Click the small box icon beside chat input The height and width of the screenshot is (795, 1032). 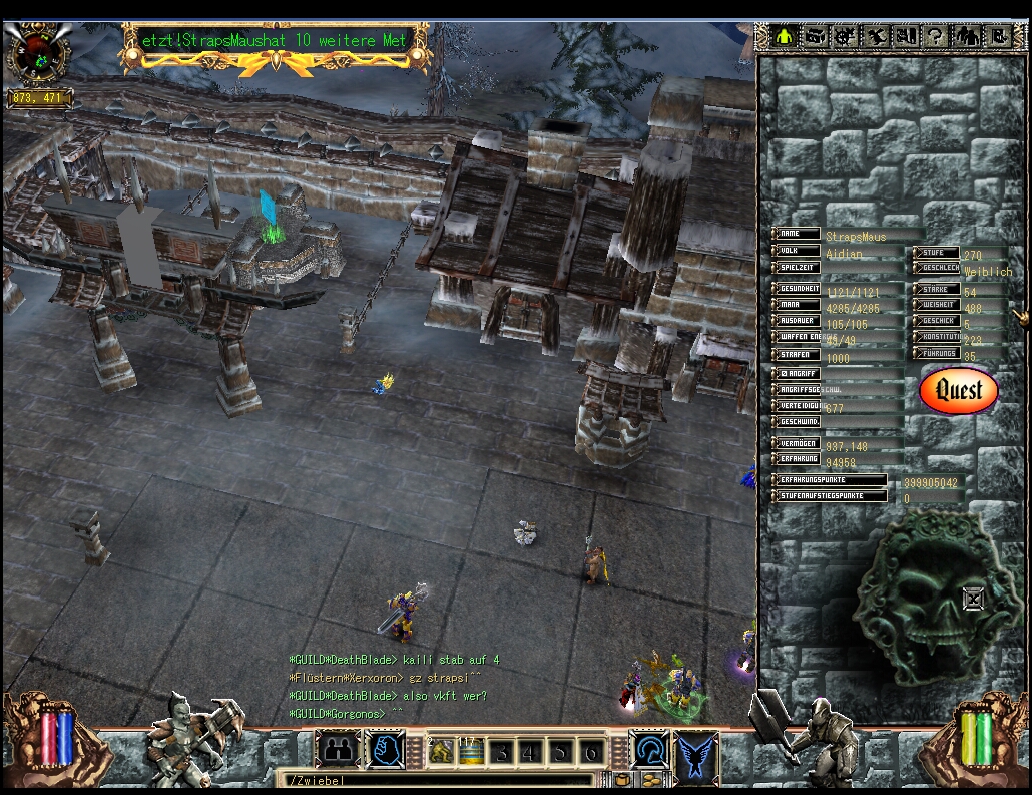click(x=622, y=780)
